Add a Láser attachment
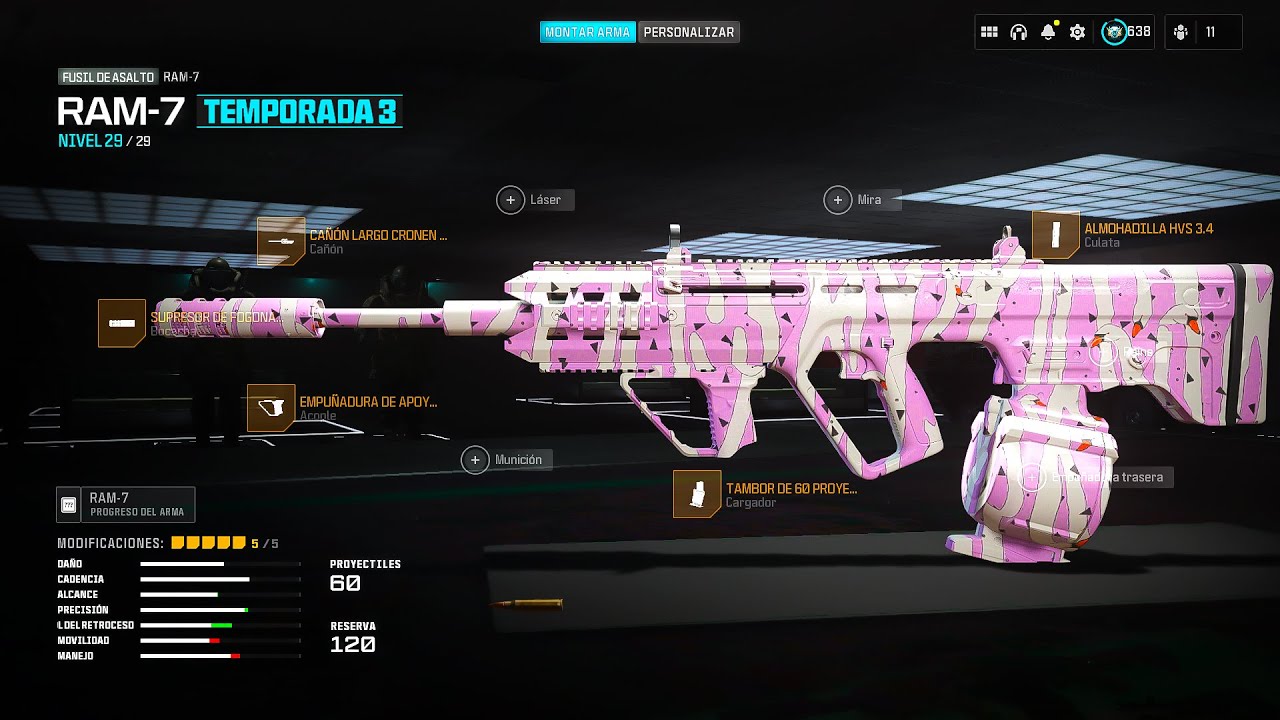The image size is (1280, 720). point(511,200)
